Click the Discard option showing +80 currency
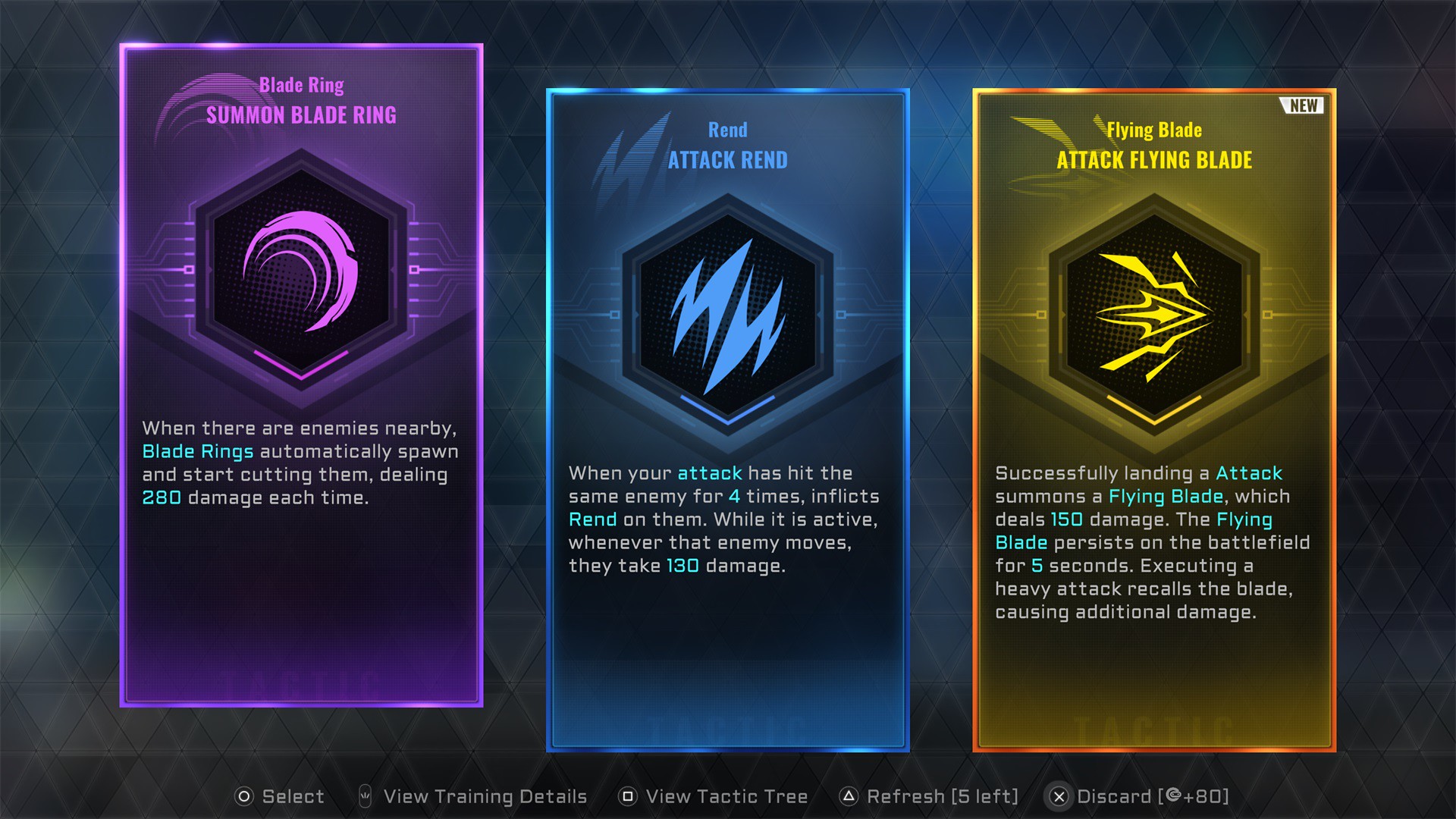Image resolution: width=1456 pixels, height=819 pixels. point(1151,796)
